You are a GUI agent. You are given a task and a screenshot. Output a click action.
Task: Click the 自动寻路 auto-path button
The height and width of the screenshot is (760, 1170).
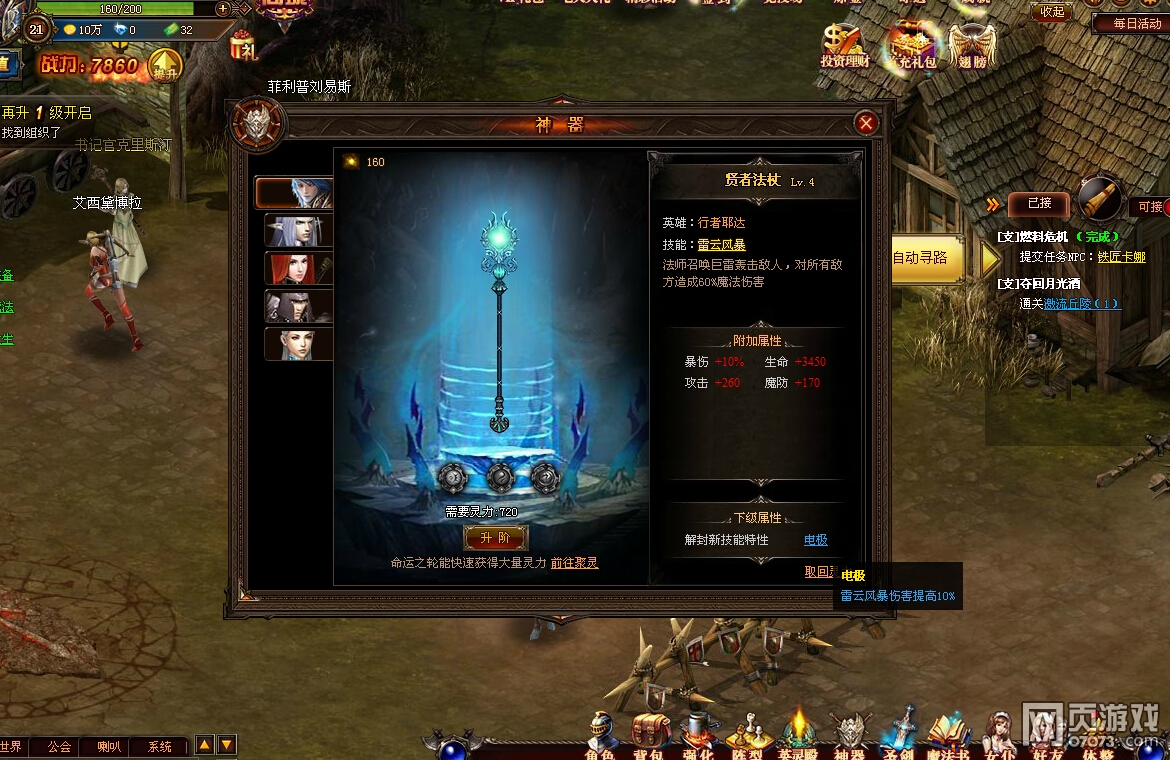(x=927, y=258)
